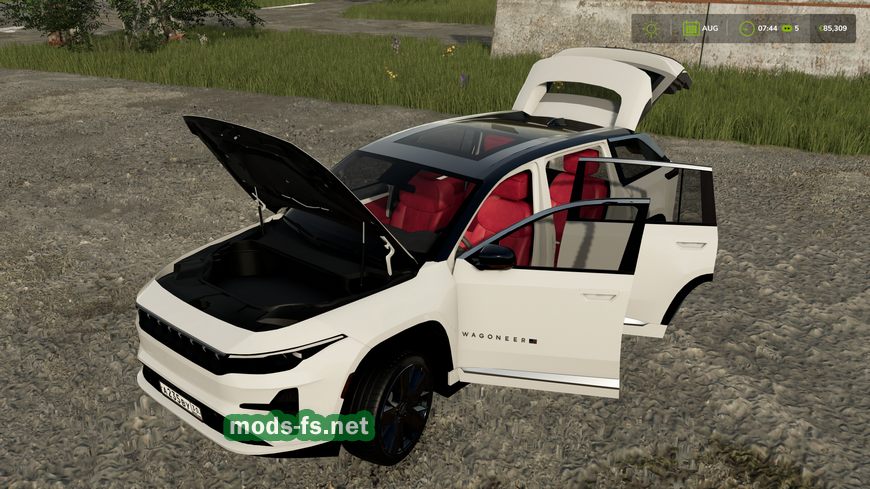The width and height of the screenshot is (870, 489).
Task: Open the mods-fs.net watermark link
Action: click(x=299, y=427)
